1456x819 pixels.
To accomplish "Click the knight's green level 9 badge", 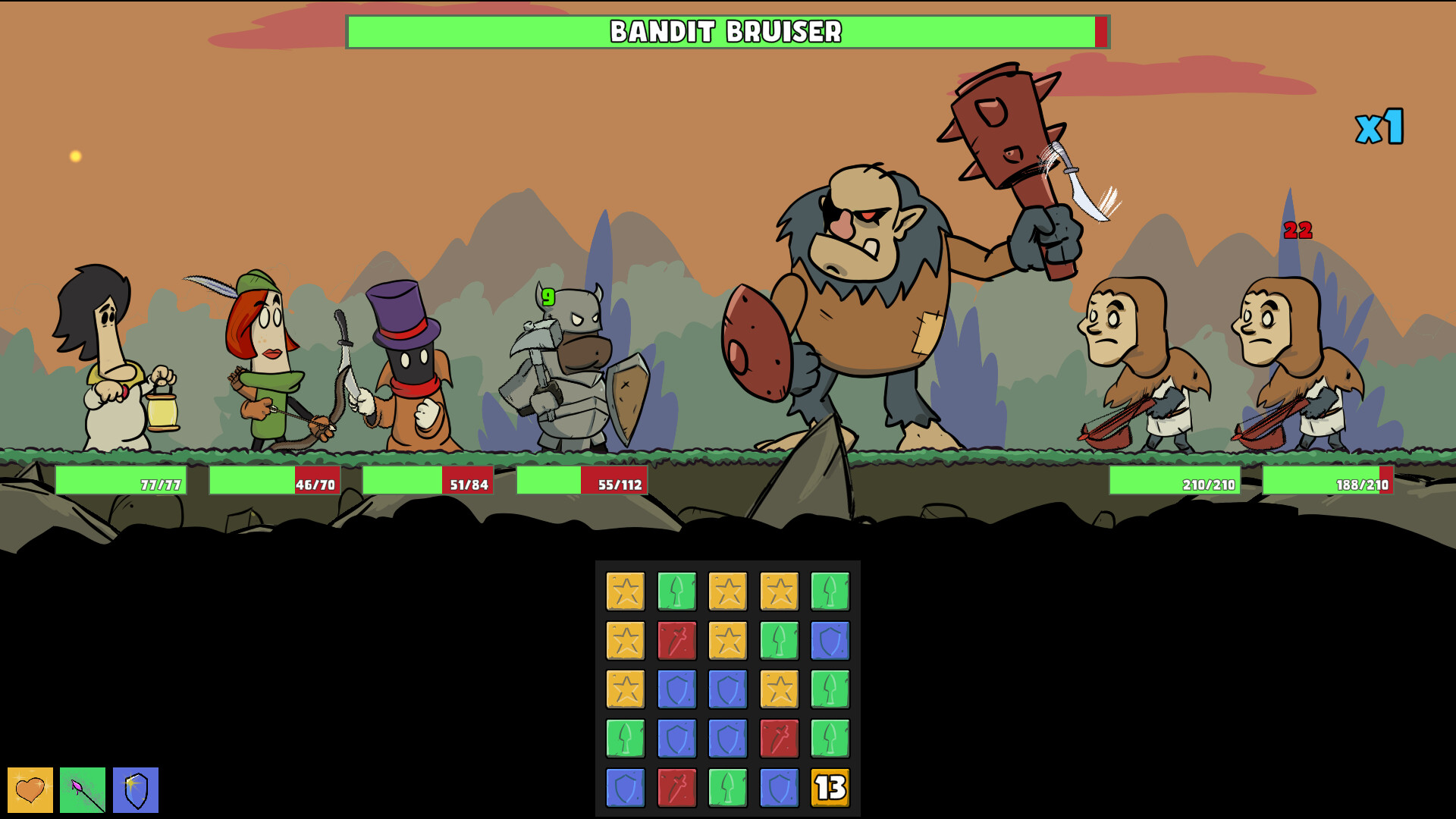I will 548,297.
